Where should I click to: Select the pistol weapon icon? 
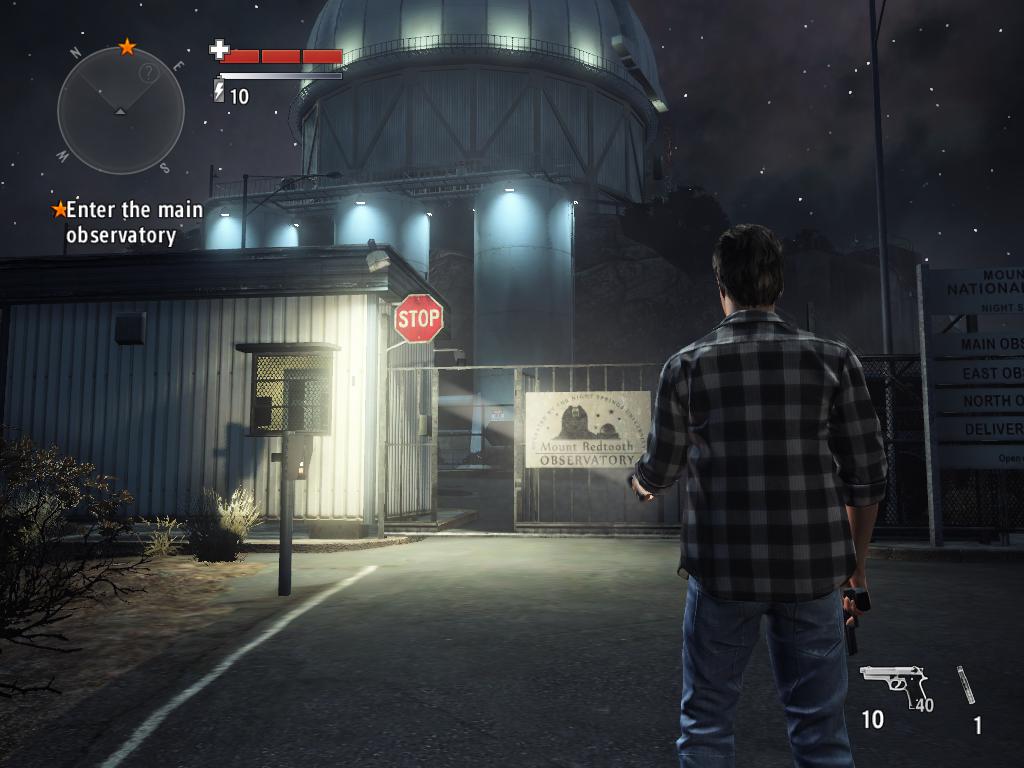click(x=893, y=686)
